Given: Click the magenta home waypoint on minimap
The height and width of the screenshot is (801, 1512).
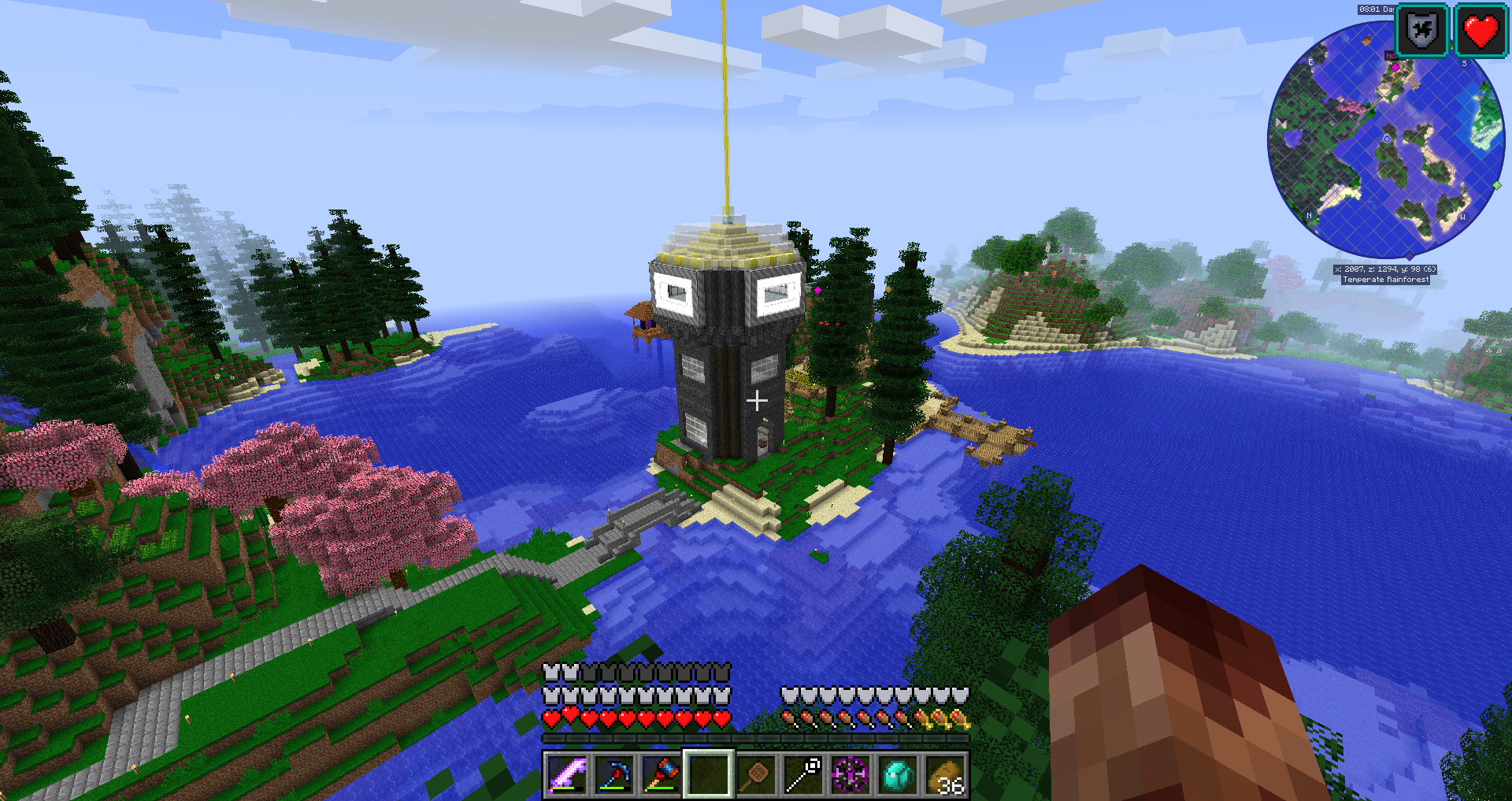Looking at the screenshot, I should [x=1395, y=68].
